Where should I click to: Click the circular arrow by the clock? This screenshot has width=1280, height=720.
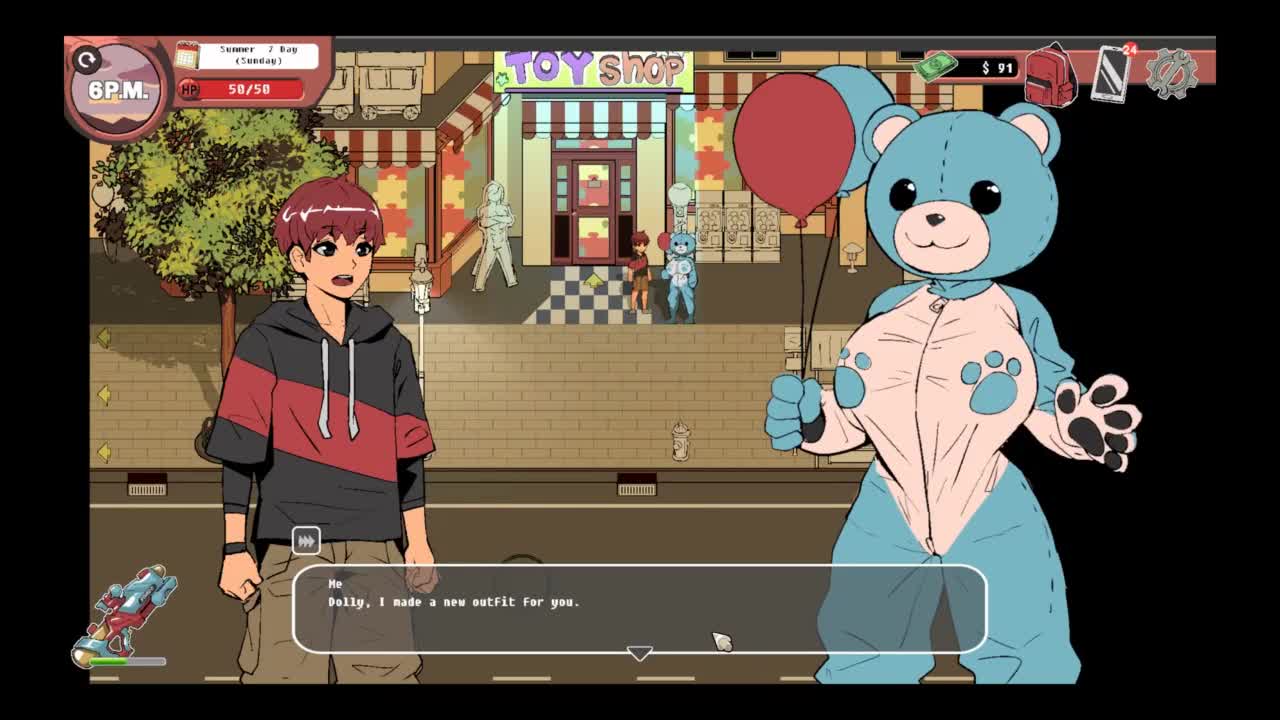tap(87, 61)
